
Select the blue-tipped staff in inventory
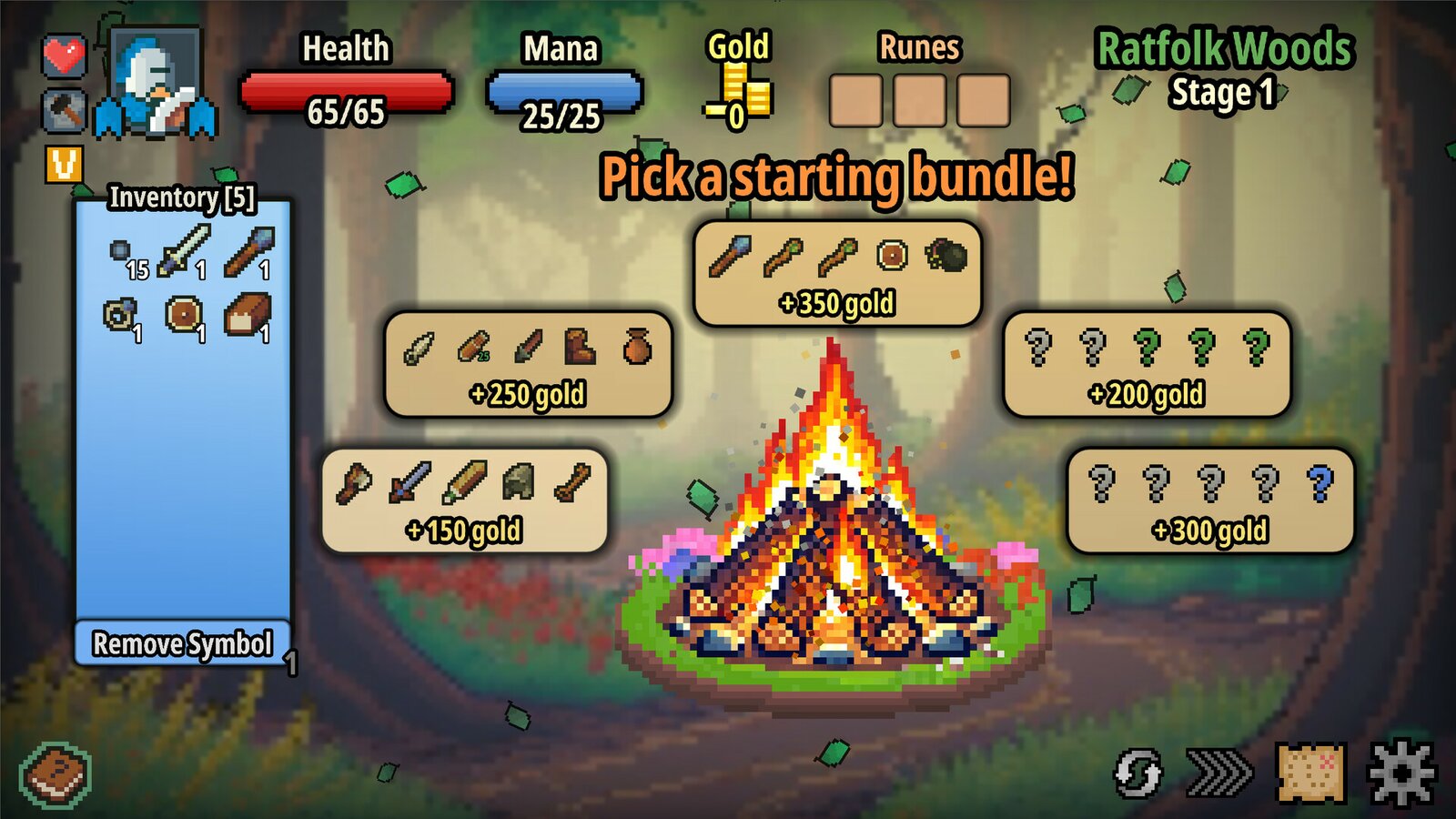coord(249,250)
